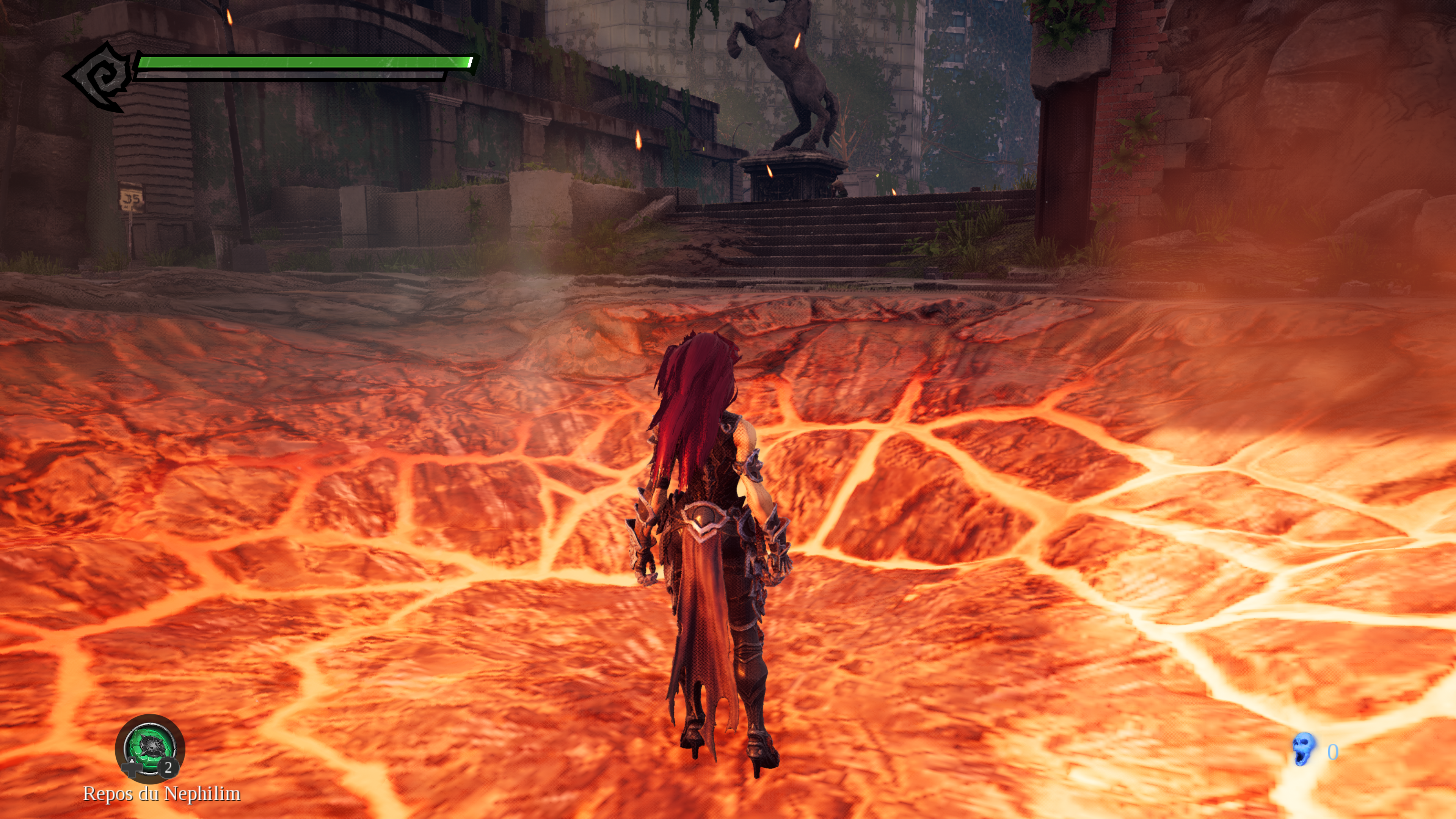Select the blue skull souls currency icon
This screenshot has height=819, width=1456.
pos(1304,750)
